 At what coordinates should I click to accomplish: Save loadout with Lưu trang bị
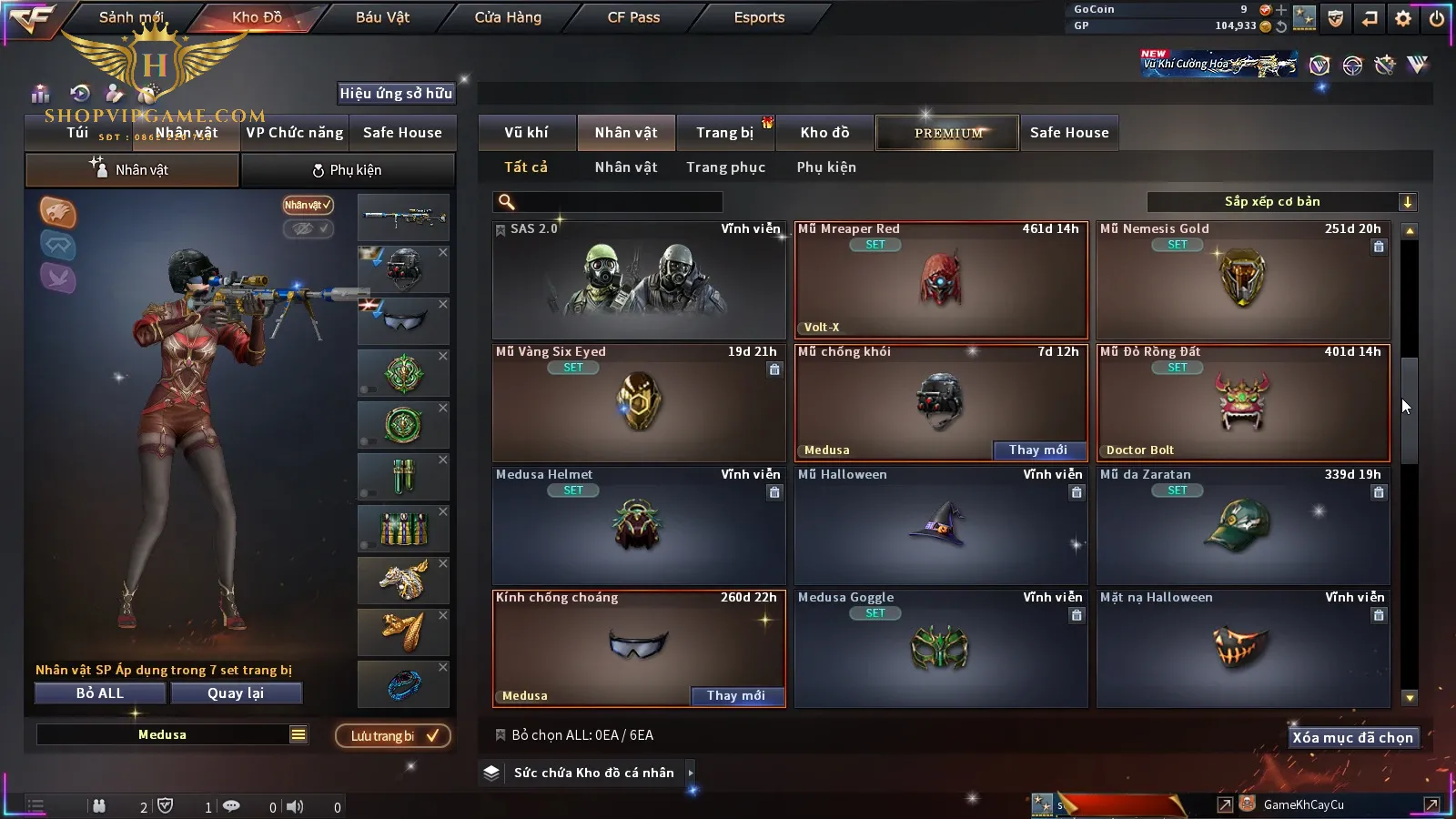[x=393, y=736]
